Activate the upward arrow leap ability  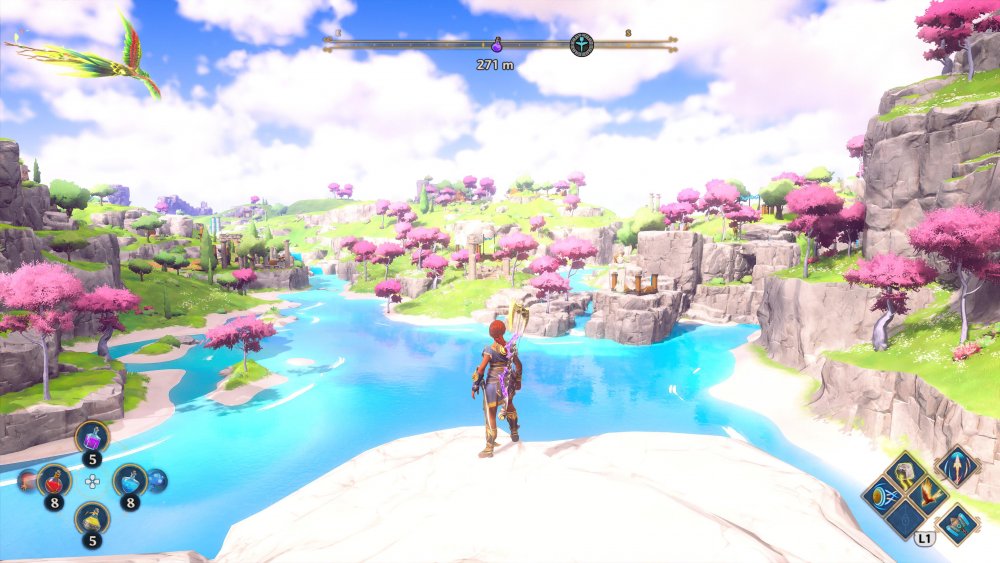(956, 466)
